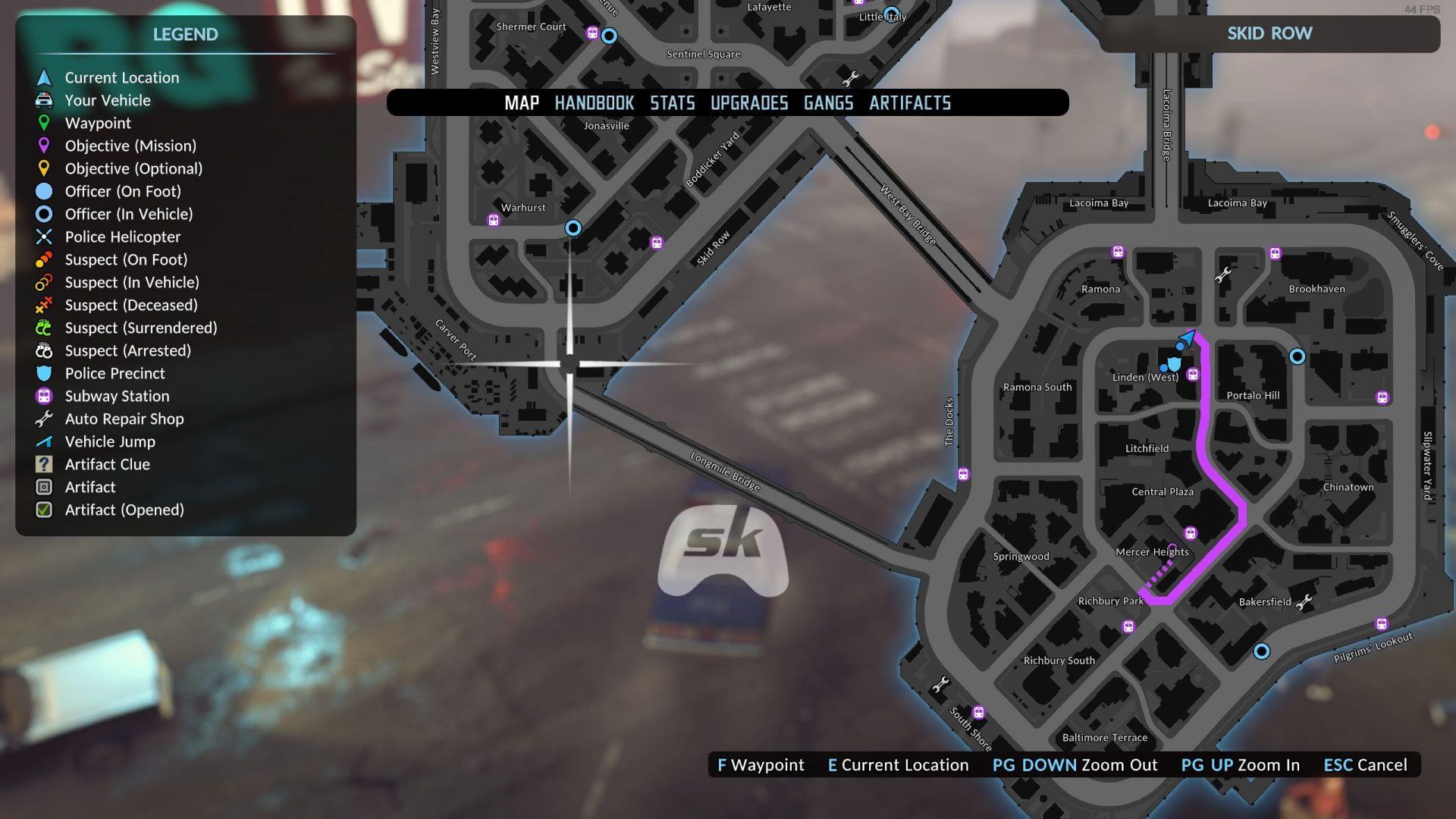Open the STATS tab
The width and height of the screenshot is (1456, 819).
click(x=672, y=103)
